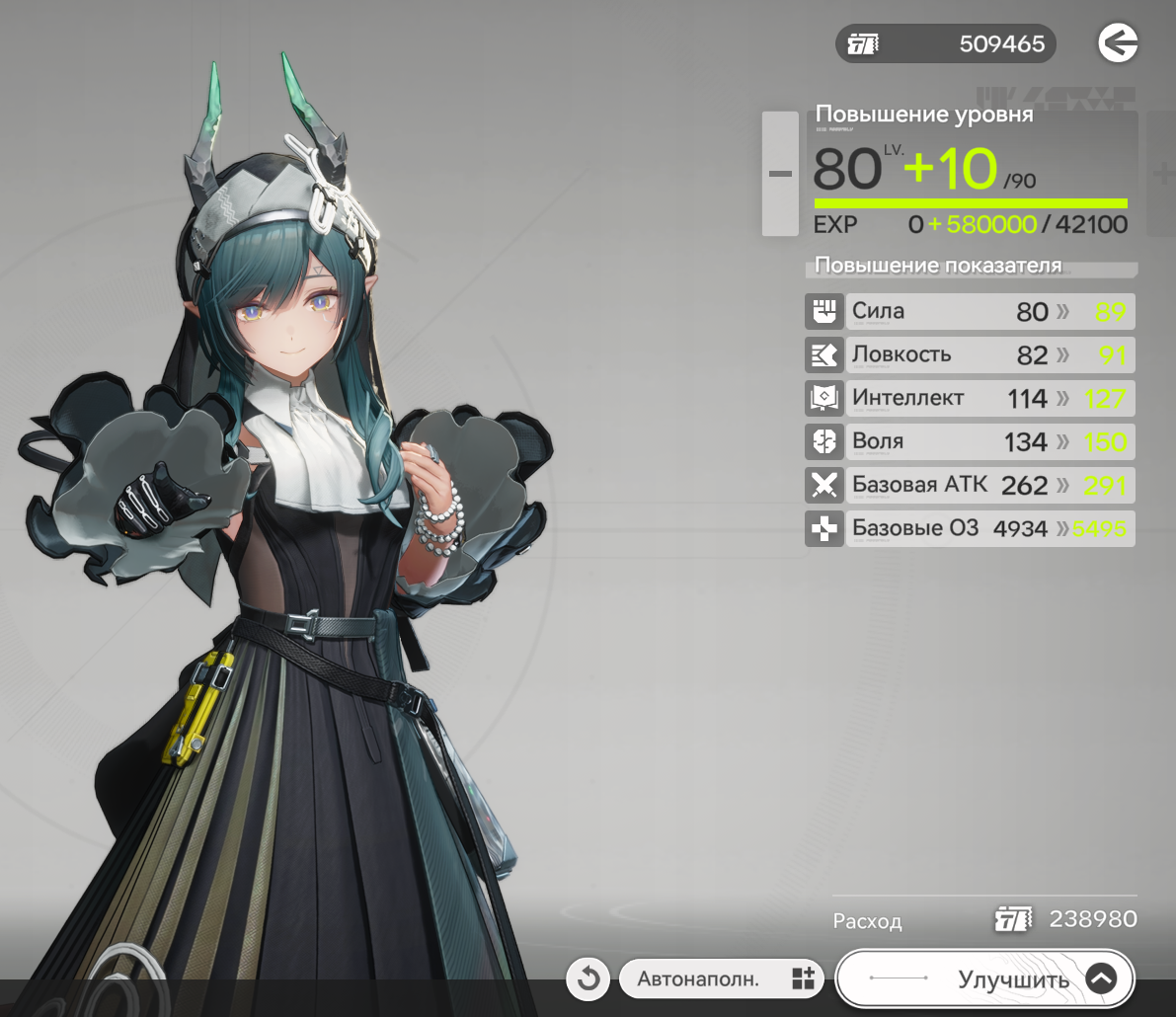Viewport: 1176px width, 1017px height.
Task: Open the currency balance 509465 panel
Action: (945, 44)
